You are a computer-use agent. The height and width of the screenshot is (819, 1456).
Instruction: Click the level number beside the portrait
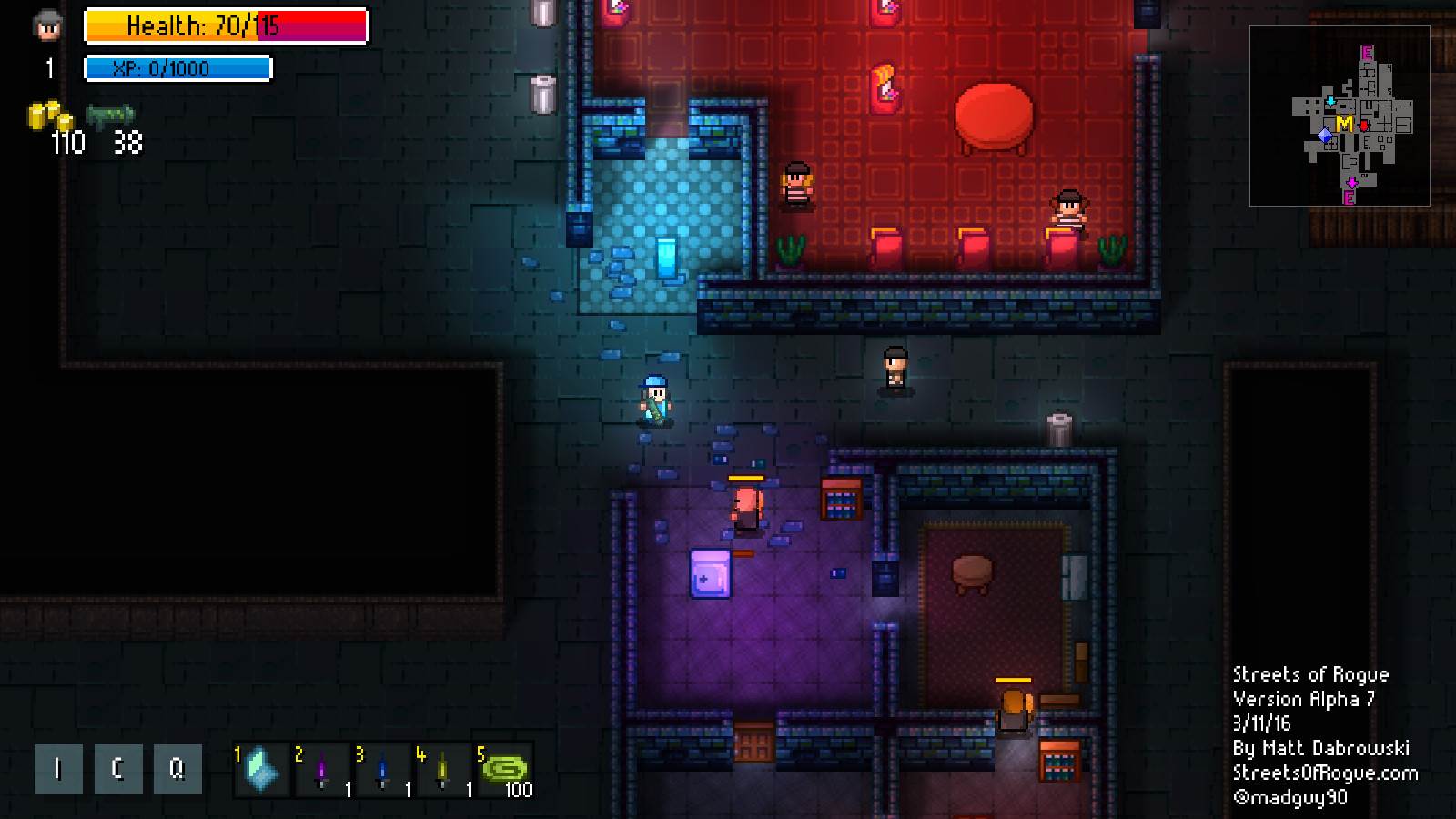click(x=49, y=66)
